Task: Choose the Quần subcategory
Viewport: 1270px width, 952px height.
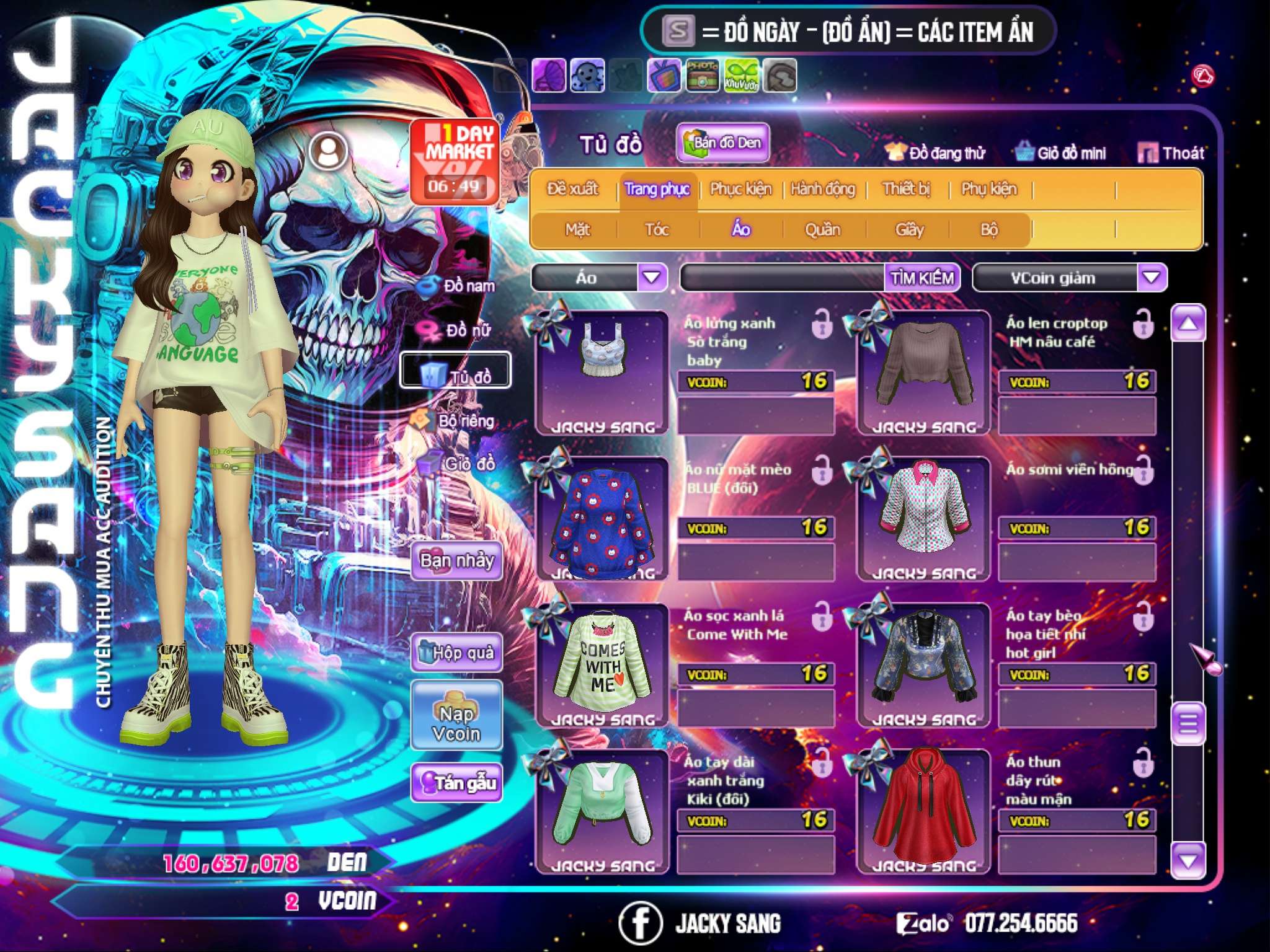Action: click(822, 230)
